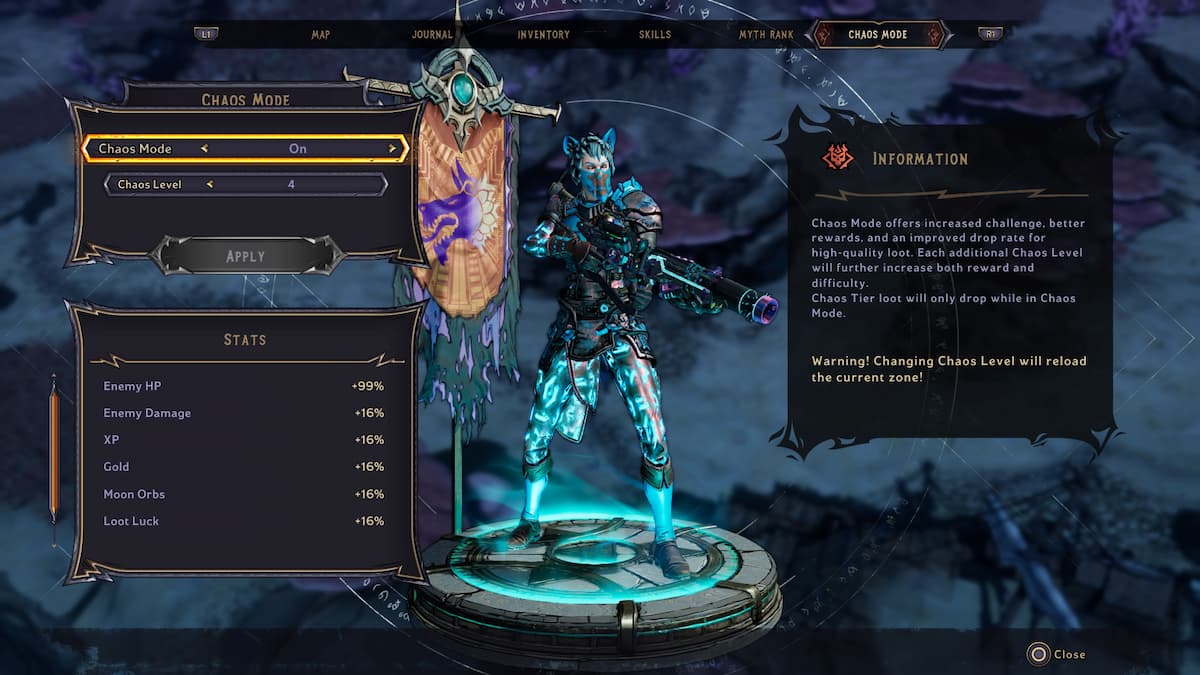Apply the chaos mode settings

[245, 256]
